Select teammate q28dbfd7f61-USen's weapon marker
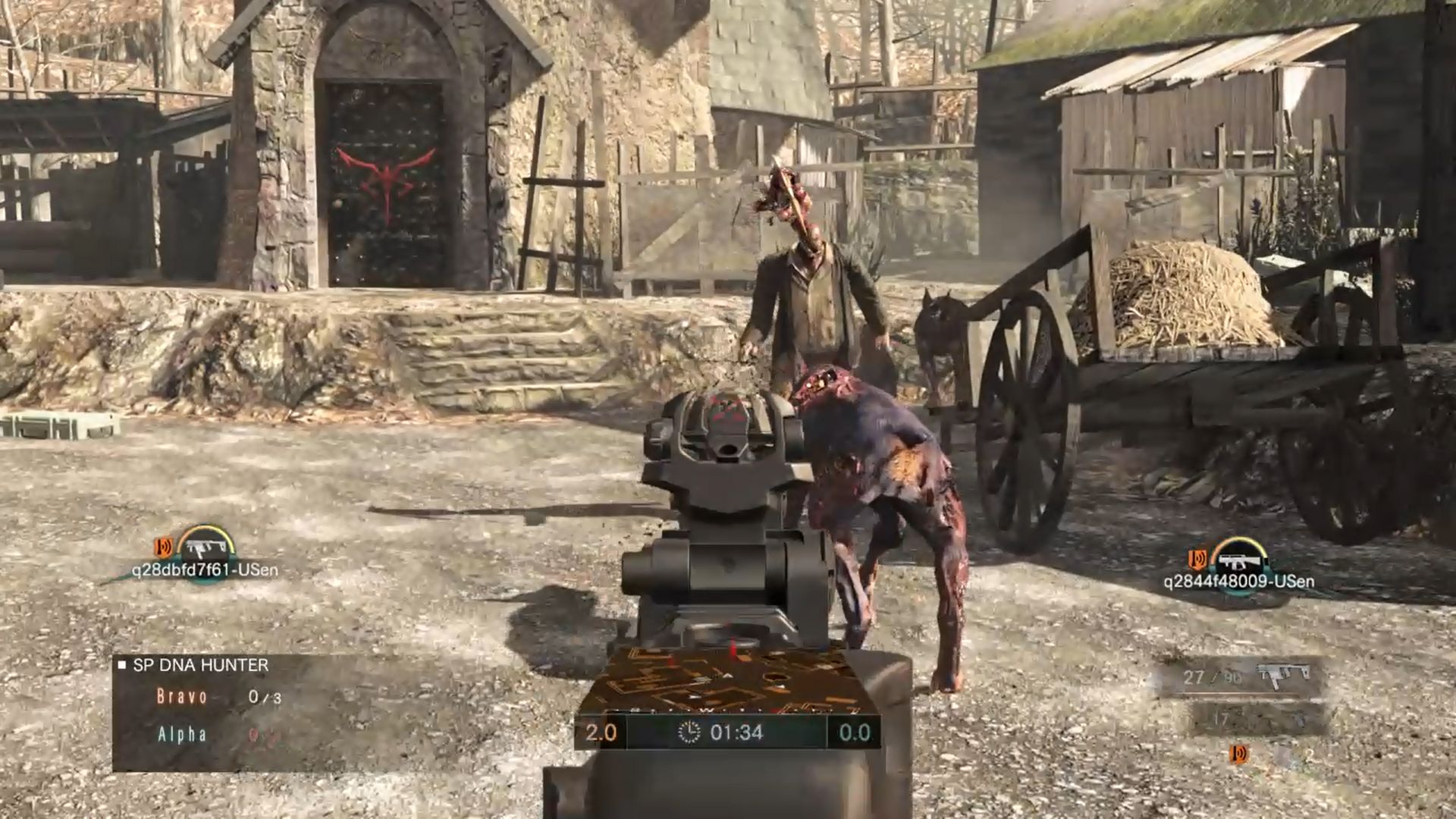 202,544
